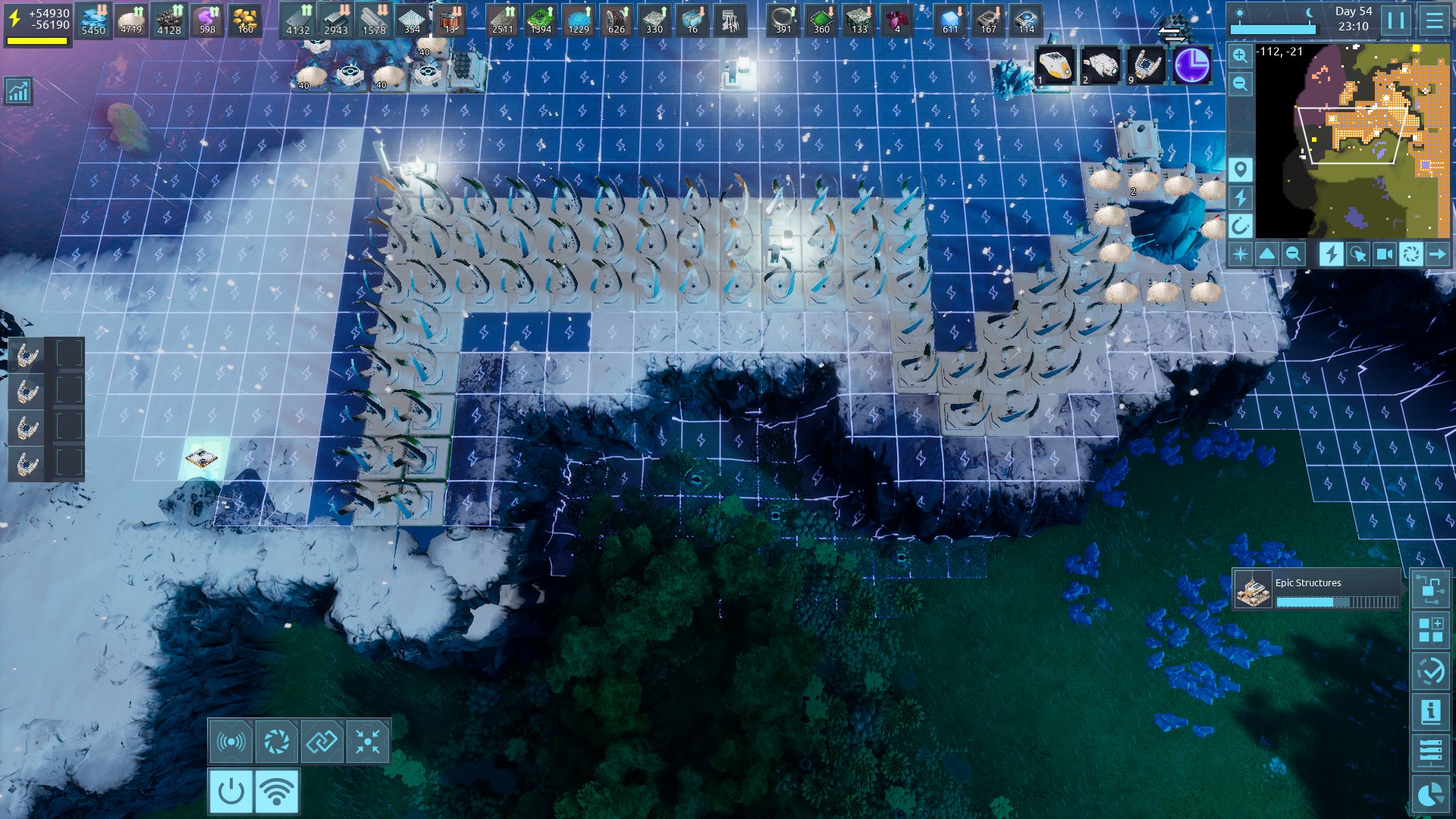
Task: Toggle the camera view button below the minimap
Action: coord(1384,254)
